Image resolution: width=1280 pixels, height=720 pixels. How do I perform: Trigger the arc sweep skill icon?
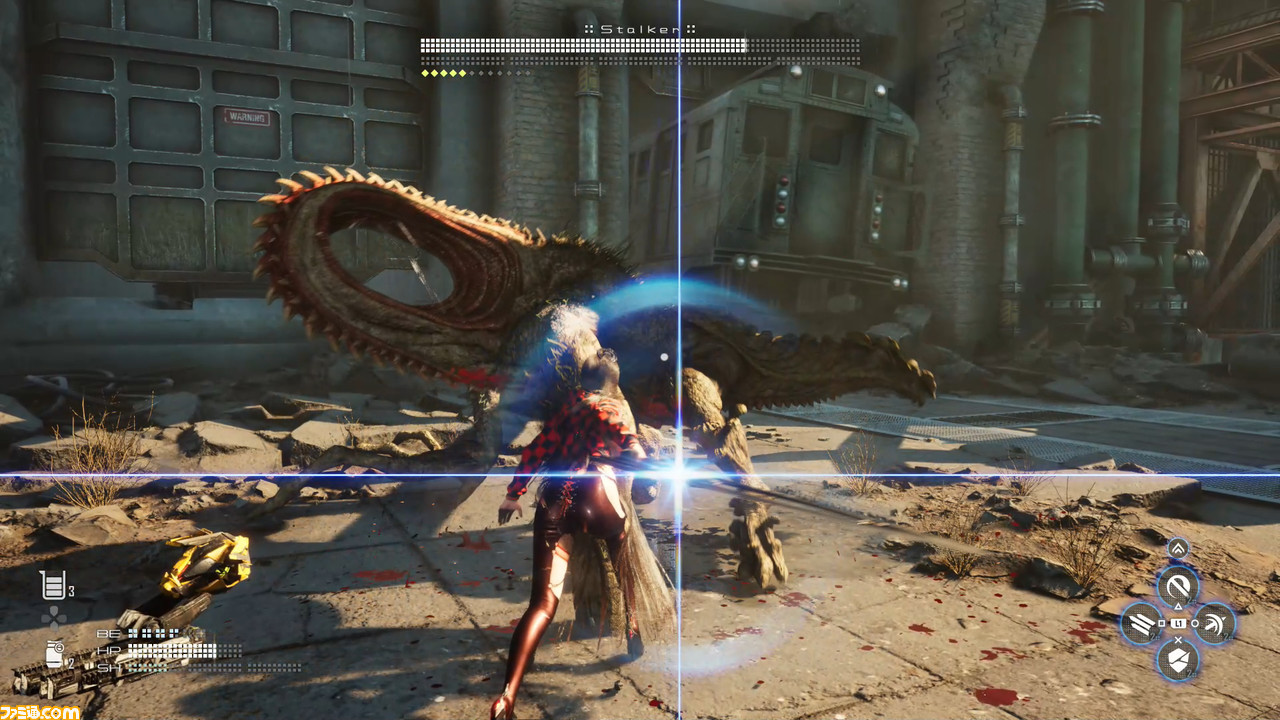tap(1216, 624)
